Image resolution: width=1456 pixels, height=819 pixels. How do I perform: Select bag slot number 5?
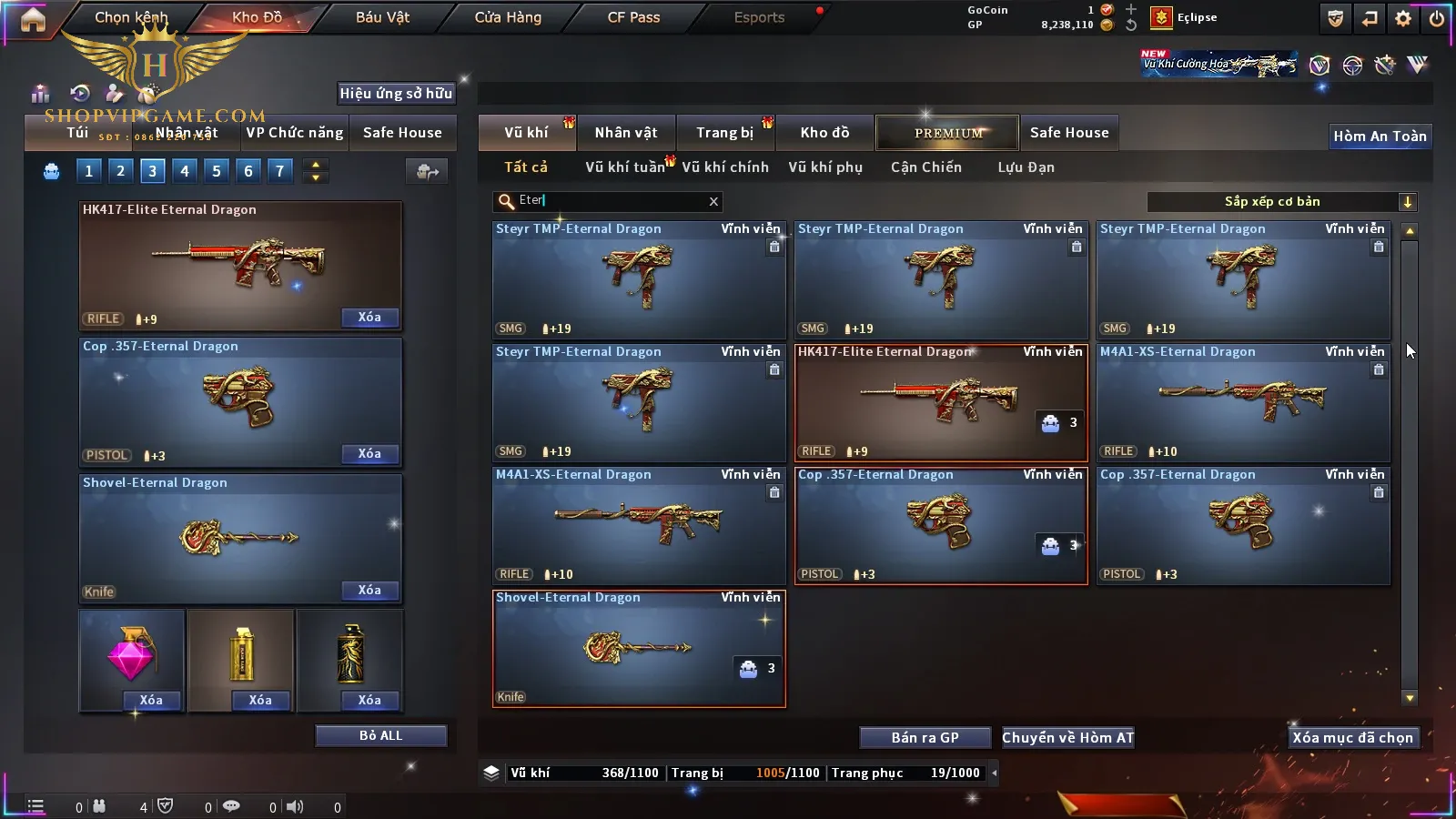(x=217, y=170)
